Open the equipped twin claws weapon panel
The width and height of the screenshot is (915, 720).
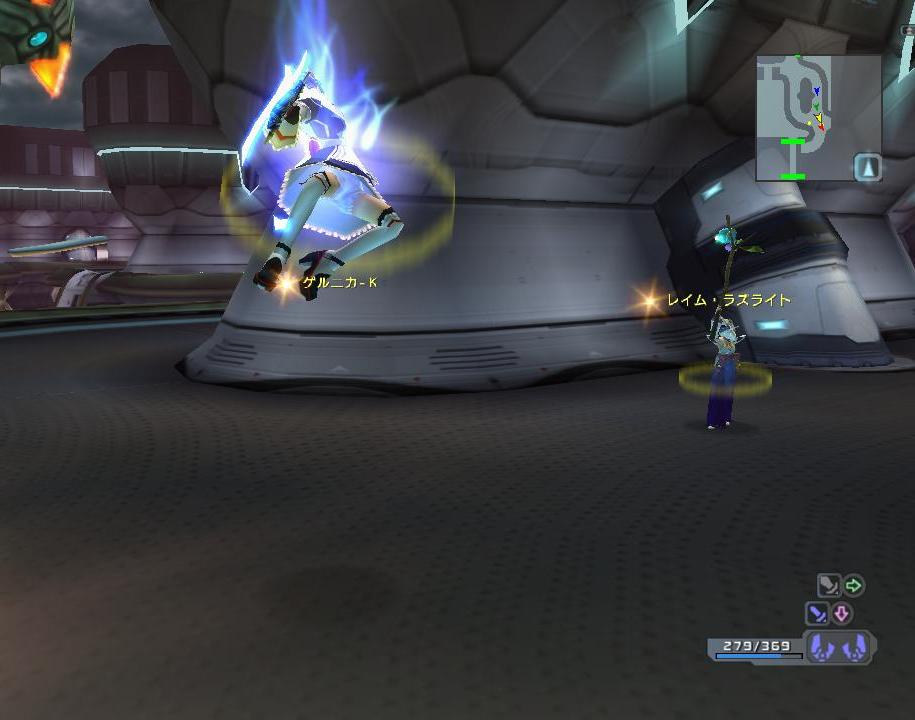[x=838, y=648]
